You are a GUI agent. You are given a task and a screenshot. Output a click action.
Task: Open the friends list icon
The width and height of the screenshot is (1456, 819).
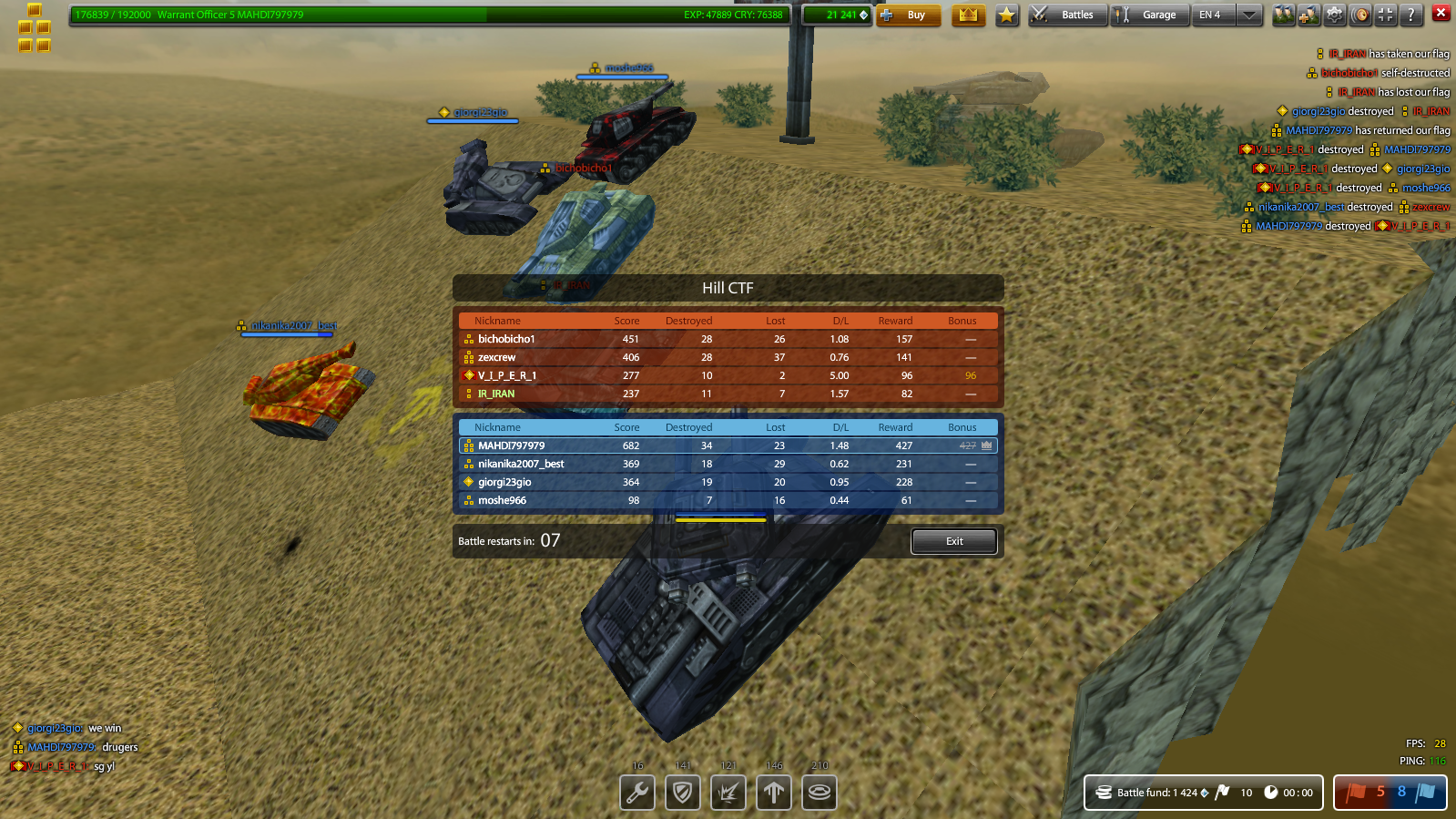pos(1284,15)
